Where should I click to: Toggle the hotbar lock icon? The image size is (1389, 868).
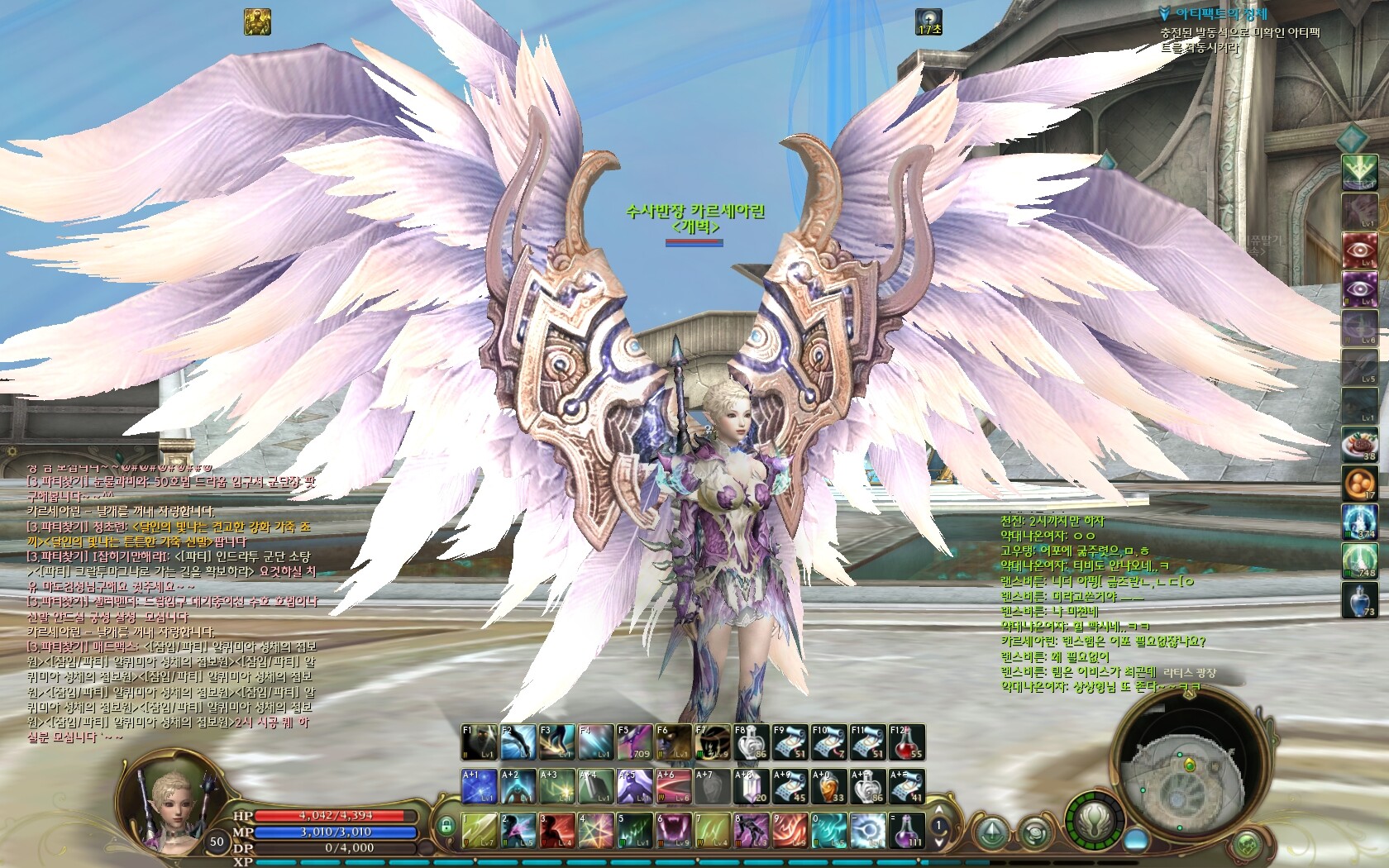(446, 826)
